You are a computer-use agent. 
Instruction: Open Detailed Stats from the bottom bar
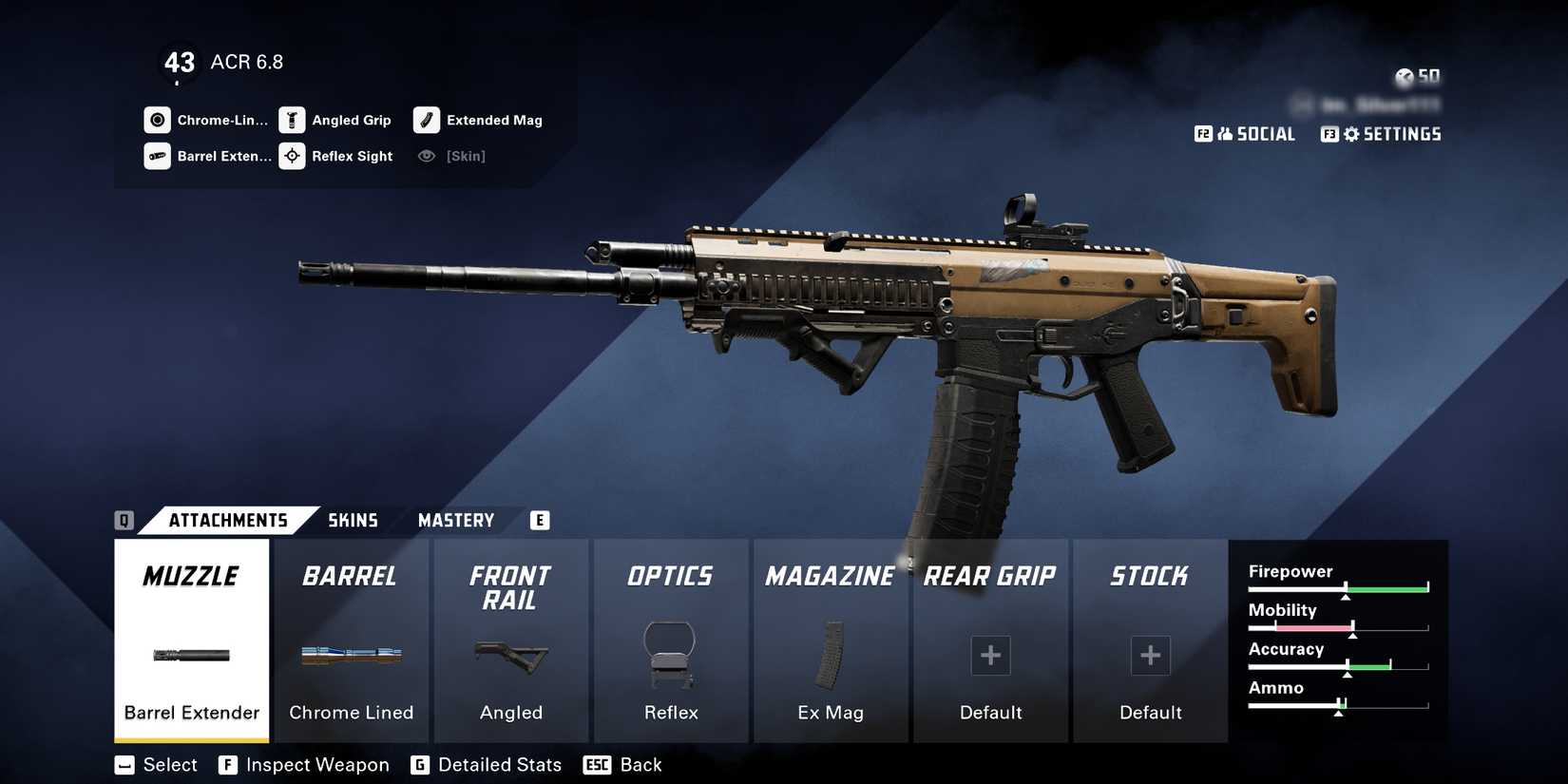tap(487, 764)
